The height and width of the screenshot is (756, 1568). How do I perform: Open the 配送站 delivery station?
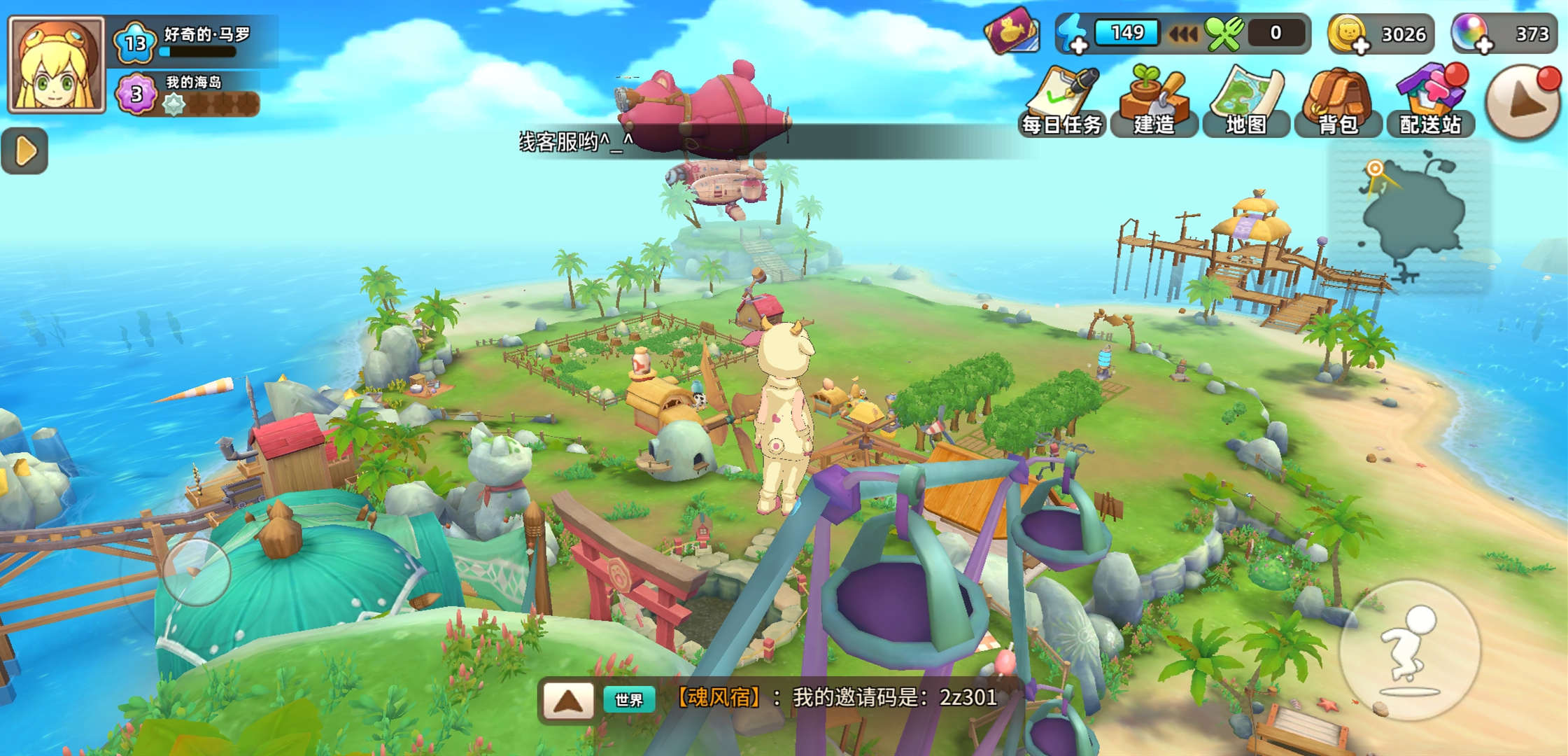(x=1430, y=101)
